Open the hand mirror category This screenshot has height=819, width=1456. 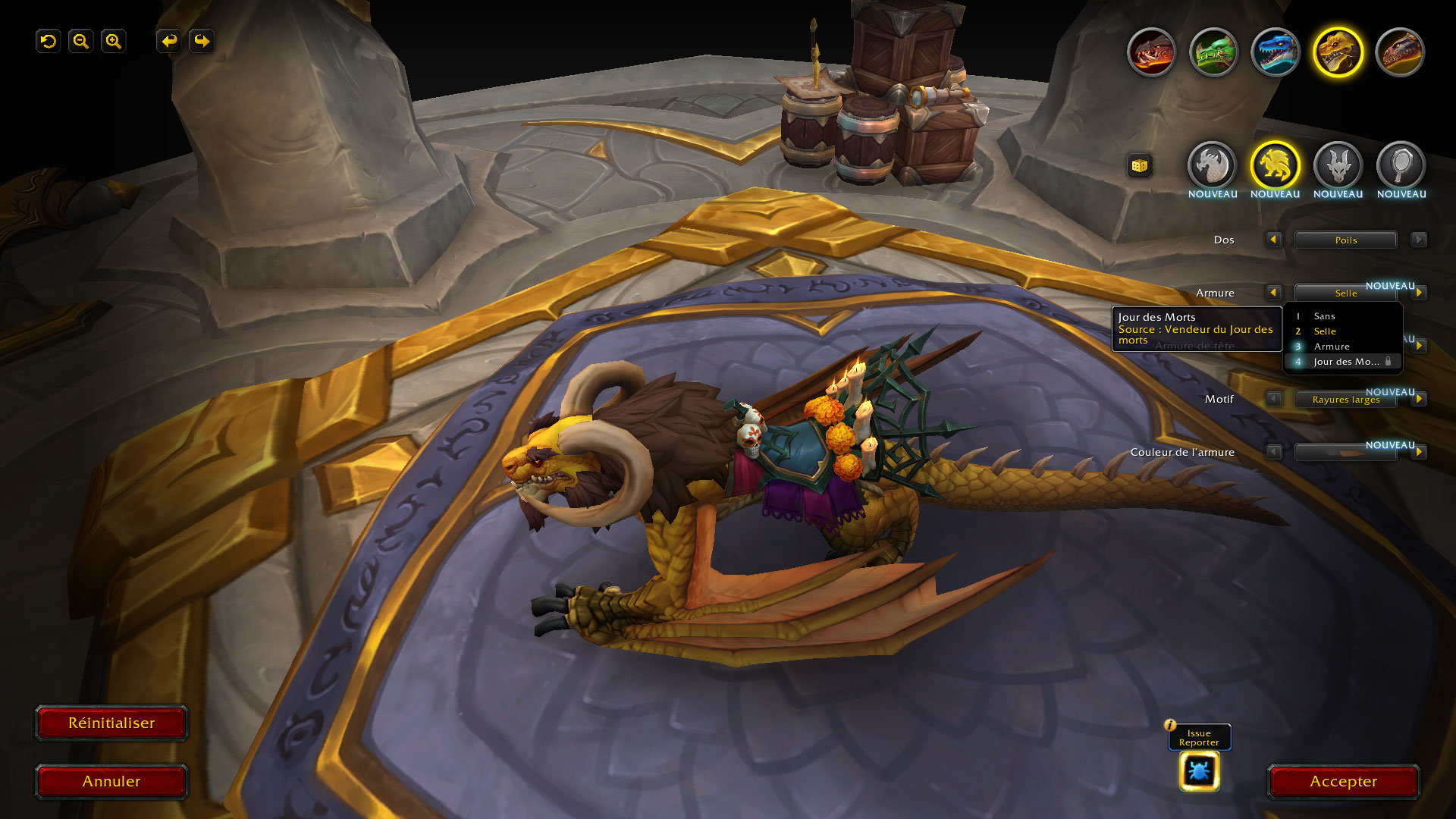(1401, 165)
